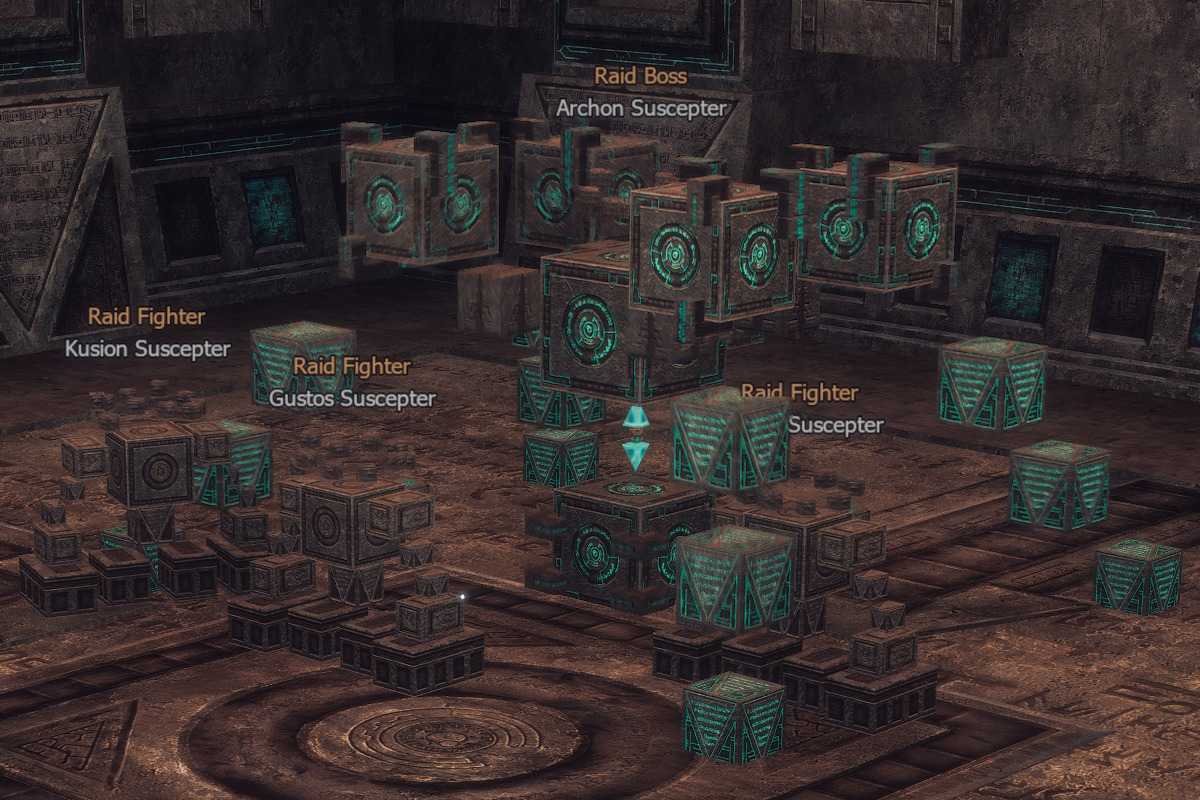Choose the Gustos Suscepter nameplate

point(352,398)
